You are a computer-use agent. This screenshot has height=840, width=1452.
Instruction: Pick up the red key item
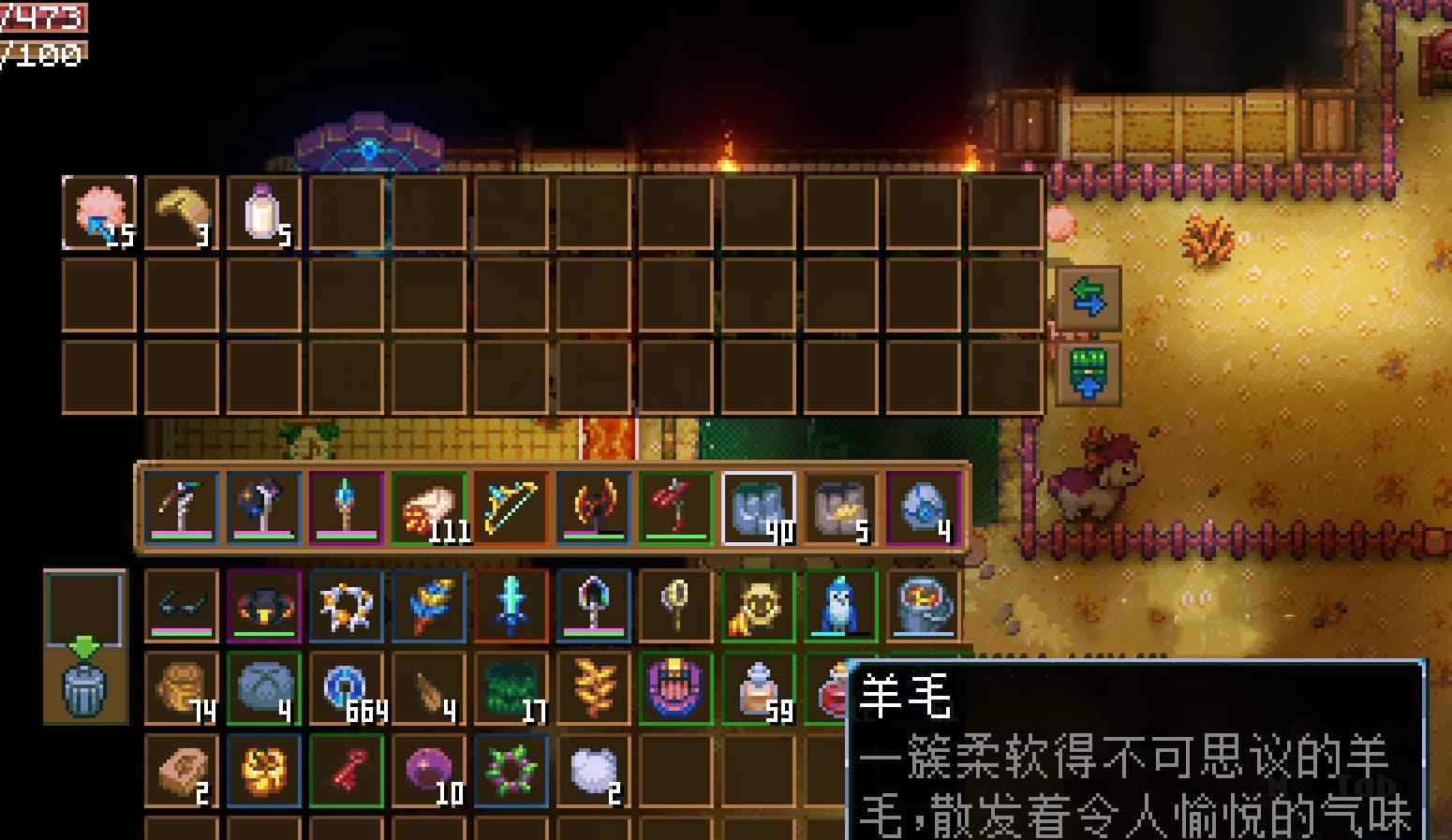[346, 770]
